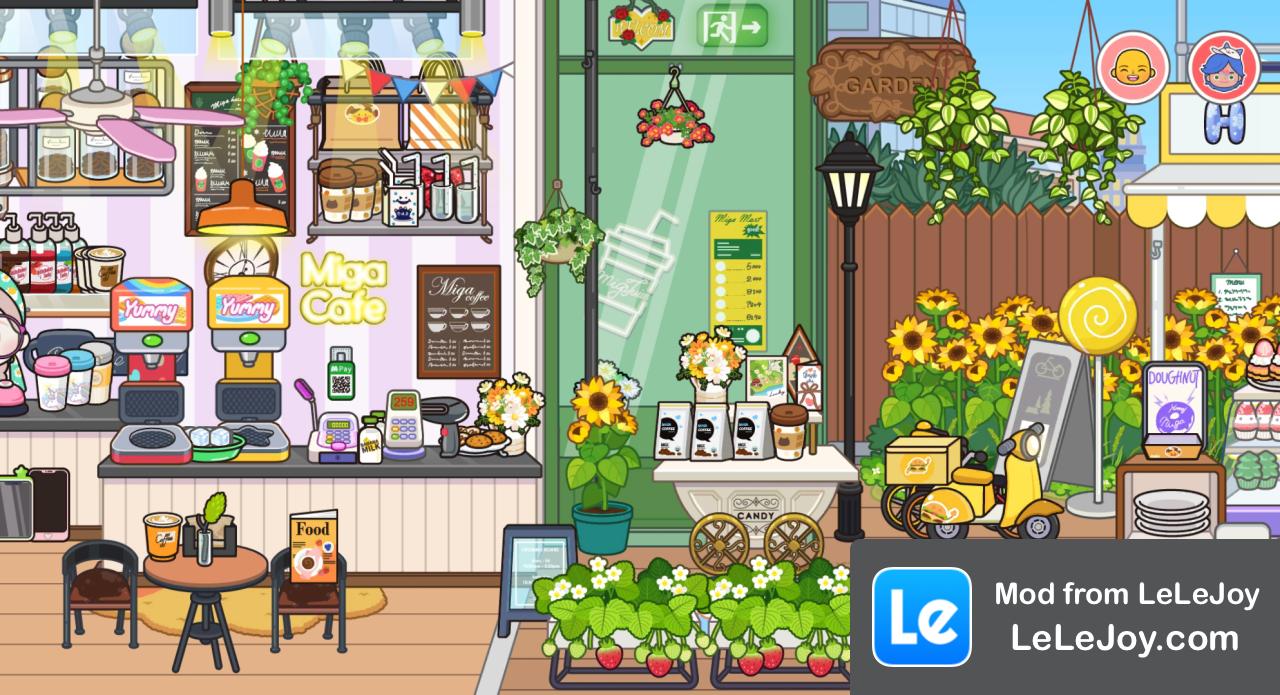Viewport: 1280px width, 695px height.
Task: Select the blue-haired character avatar
Action: pyautogui.click(x=1223, y=68)
